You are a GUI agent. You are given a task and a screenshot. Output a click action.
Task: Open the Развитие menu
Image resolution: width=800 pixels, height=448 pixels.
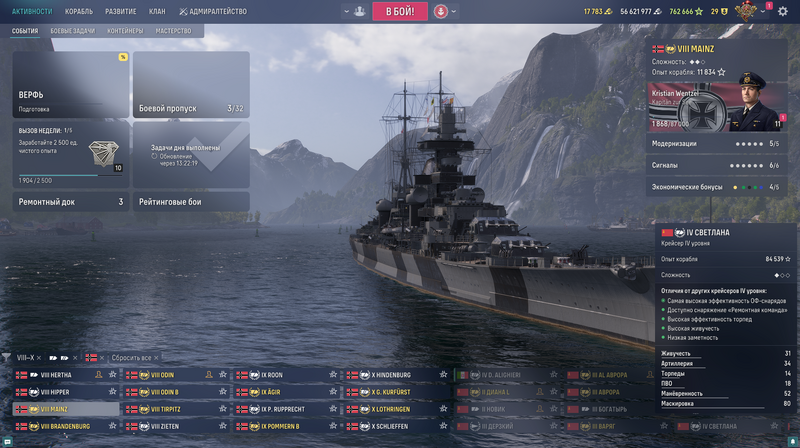click(121, 11)
